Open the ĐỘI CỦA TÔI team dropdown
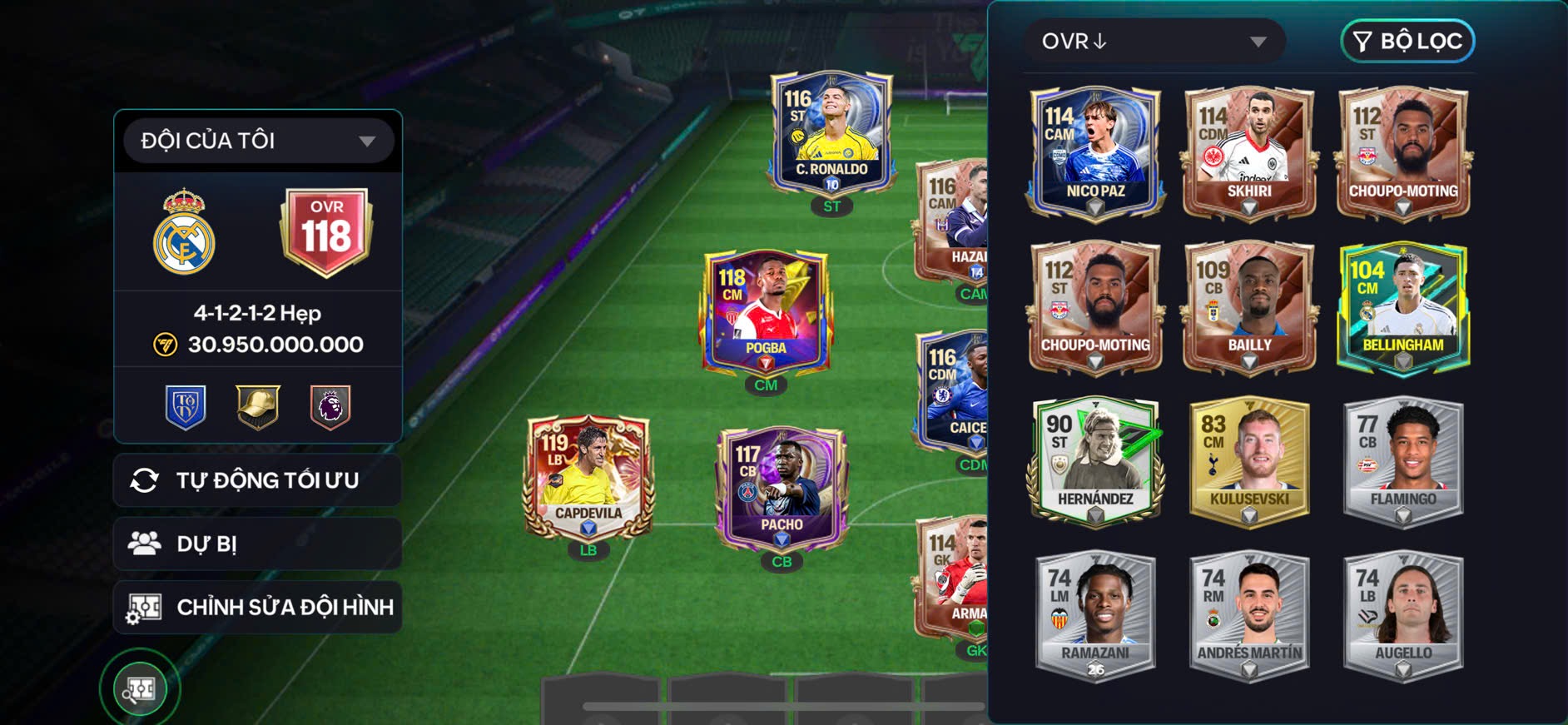The width and height of the screenshot is (1568, 725). (x=258, y=141)
